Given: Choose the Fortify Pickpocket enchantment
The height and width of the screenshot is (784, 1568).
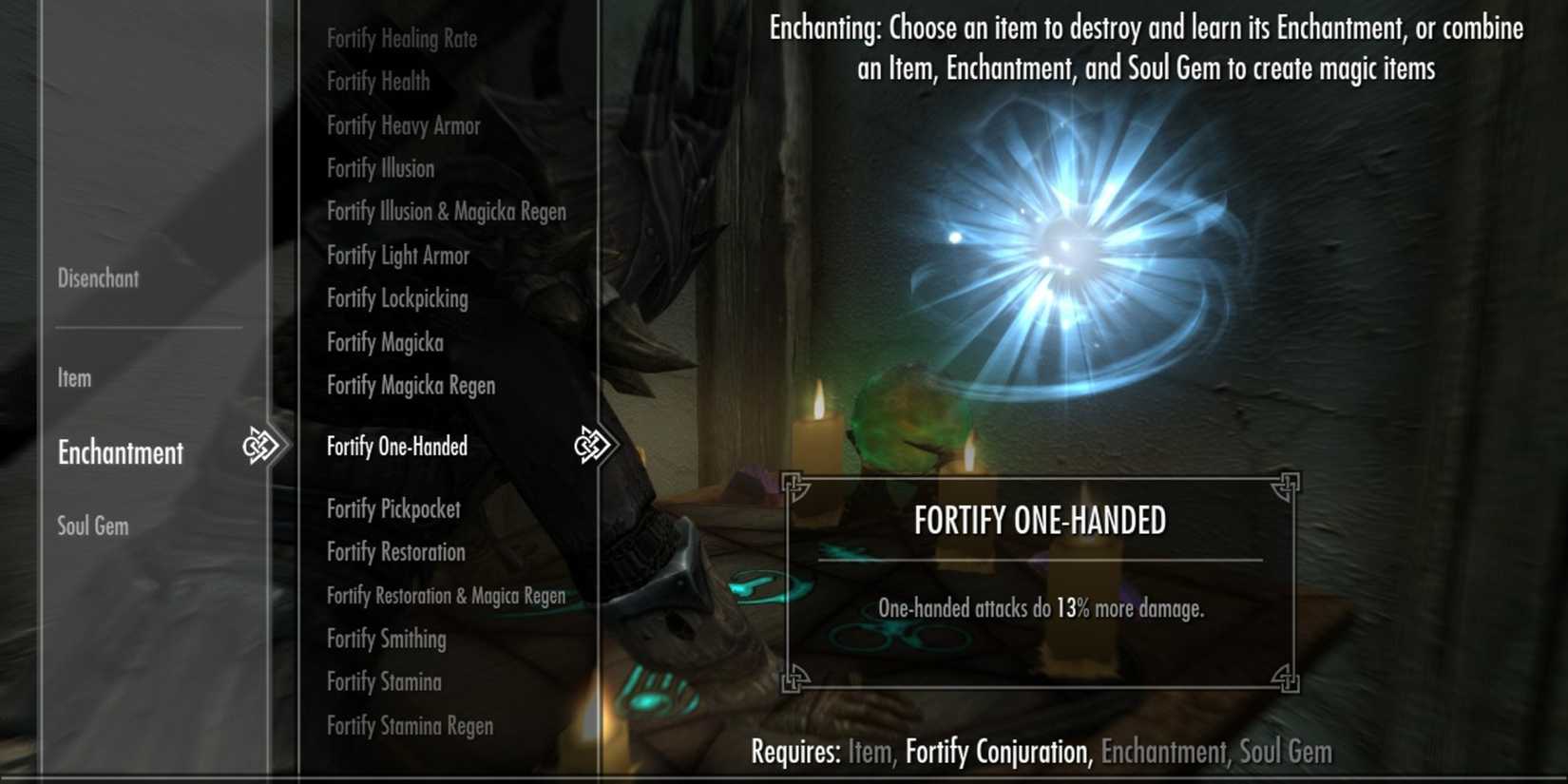Looking at the screenshot, I should coord(393,508).
